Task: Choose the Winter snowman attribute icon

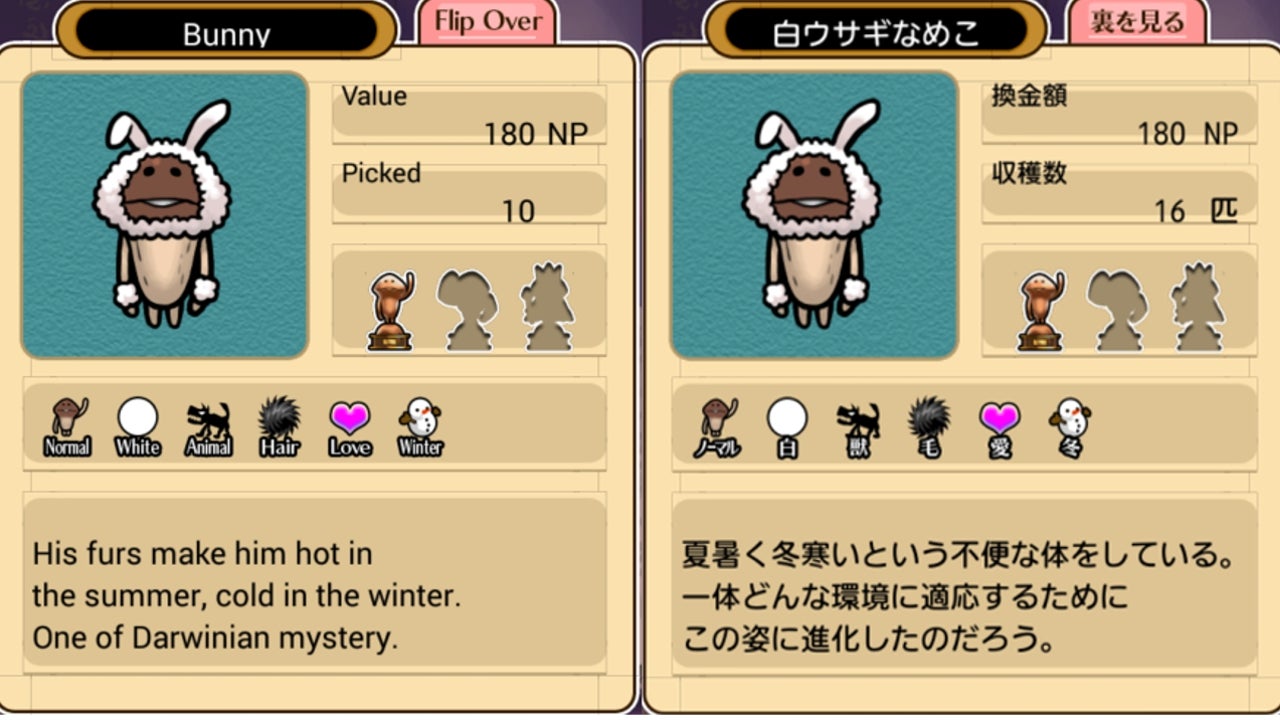Action: [x=420, y=425]
